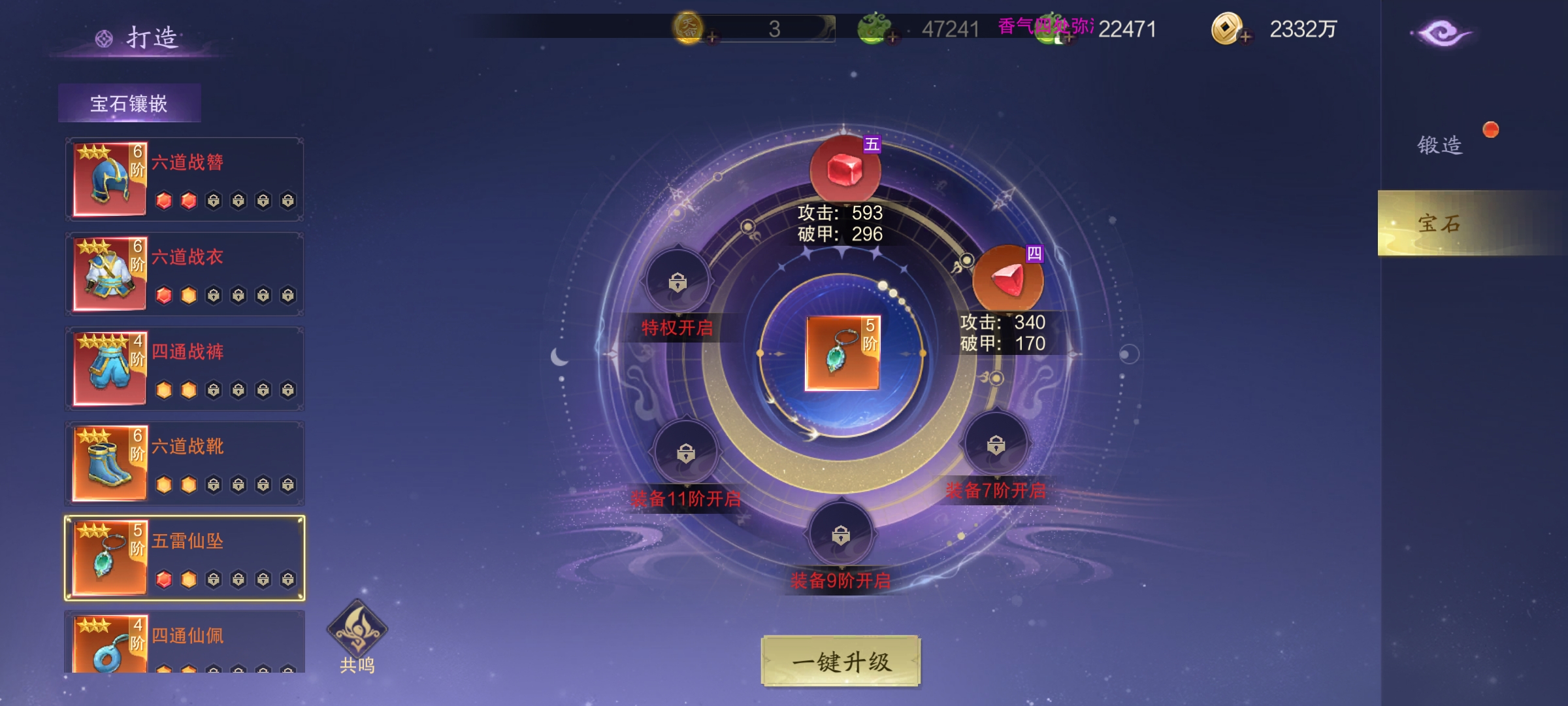The image size is (1568, 706).
Task: Tap the locked 装备9阶开启 gem slot
Action: coord(841,535)
